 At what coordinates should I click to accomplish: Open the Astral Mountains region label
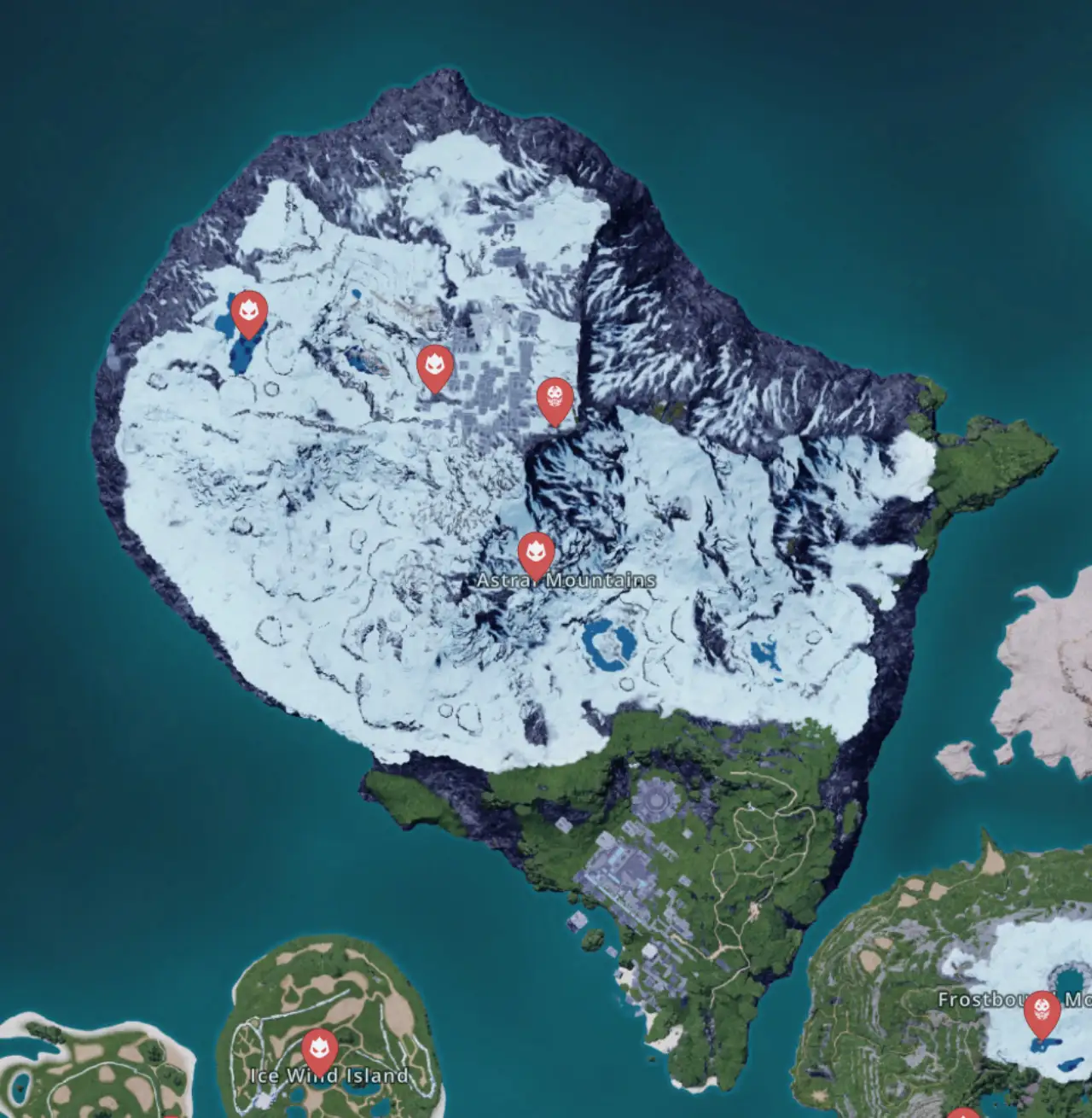[x=565, y=579]
